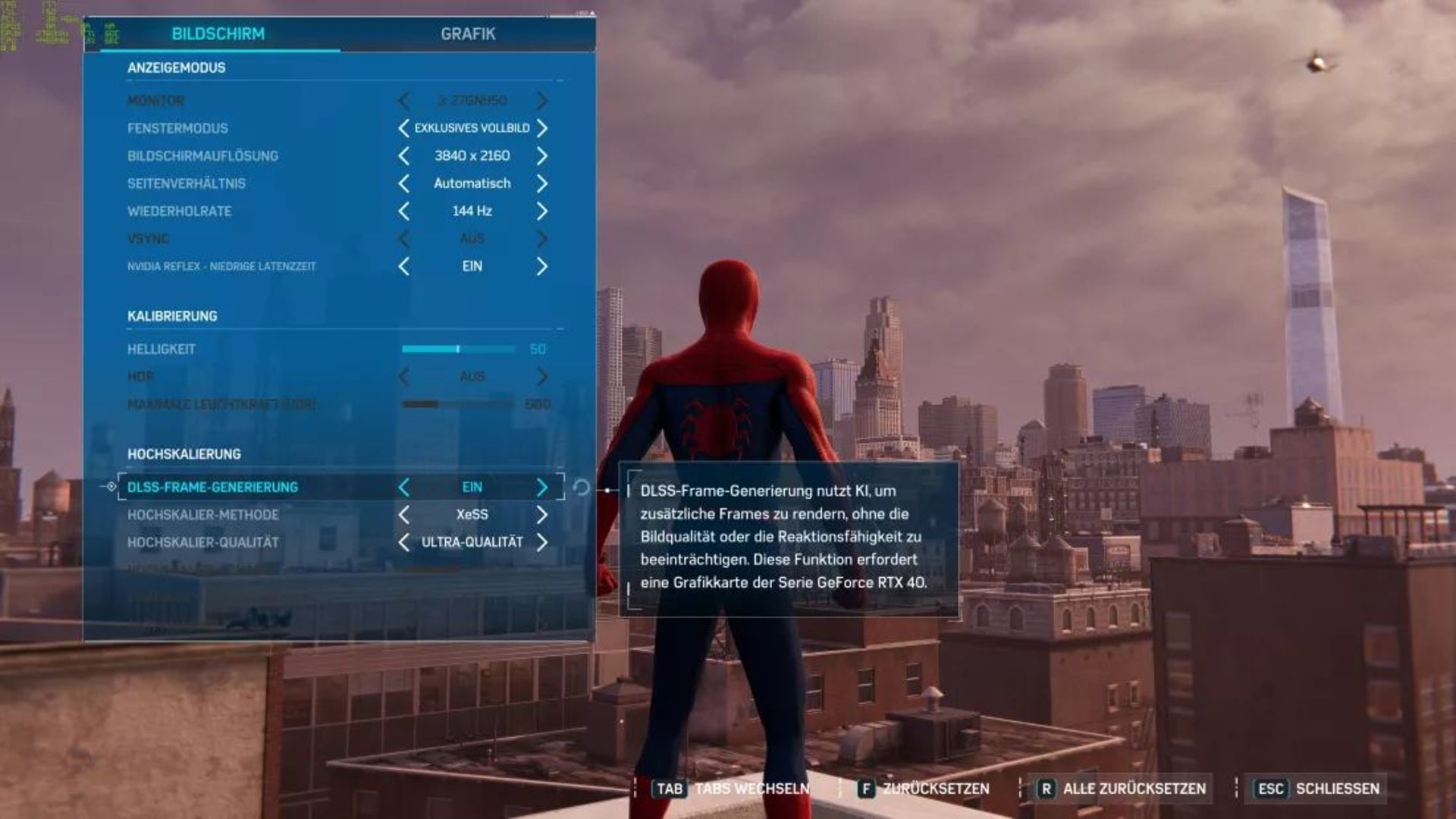Image resolution: width=1456 pixels, height=819 pixels.
Task: Toggle DLSS-Frame-Generierung with the right arrow
Action: click(x=541, y=487)
